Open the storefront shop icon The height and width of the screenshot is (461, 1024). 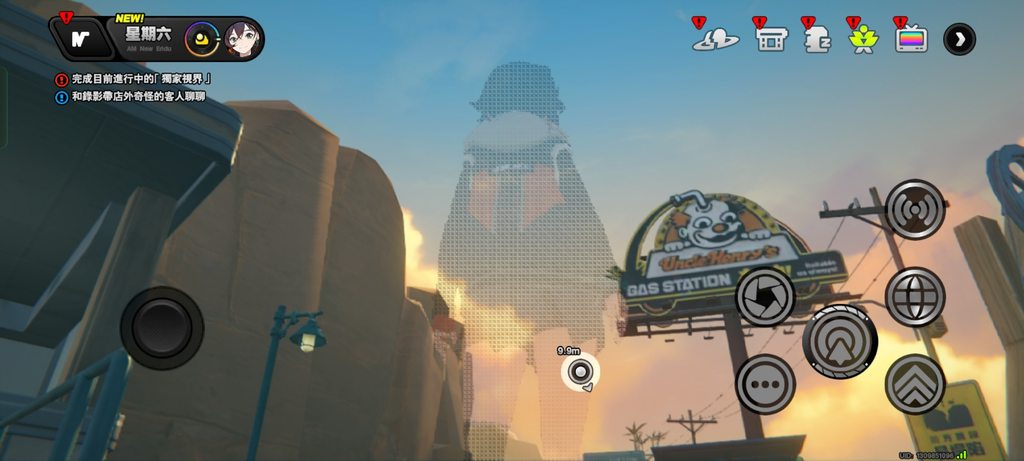click(769, 38)
